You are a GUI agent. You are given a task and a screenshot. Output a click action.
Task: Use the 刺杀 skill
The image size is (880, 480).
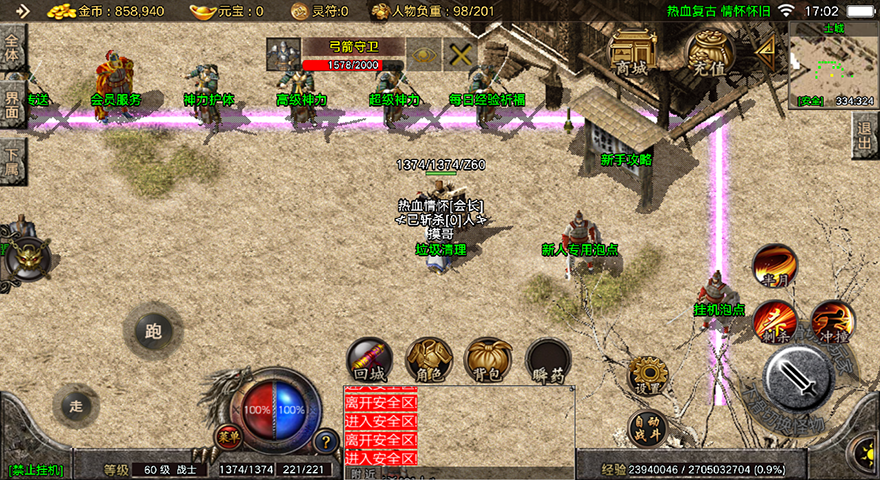coord(775,322)
